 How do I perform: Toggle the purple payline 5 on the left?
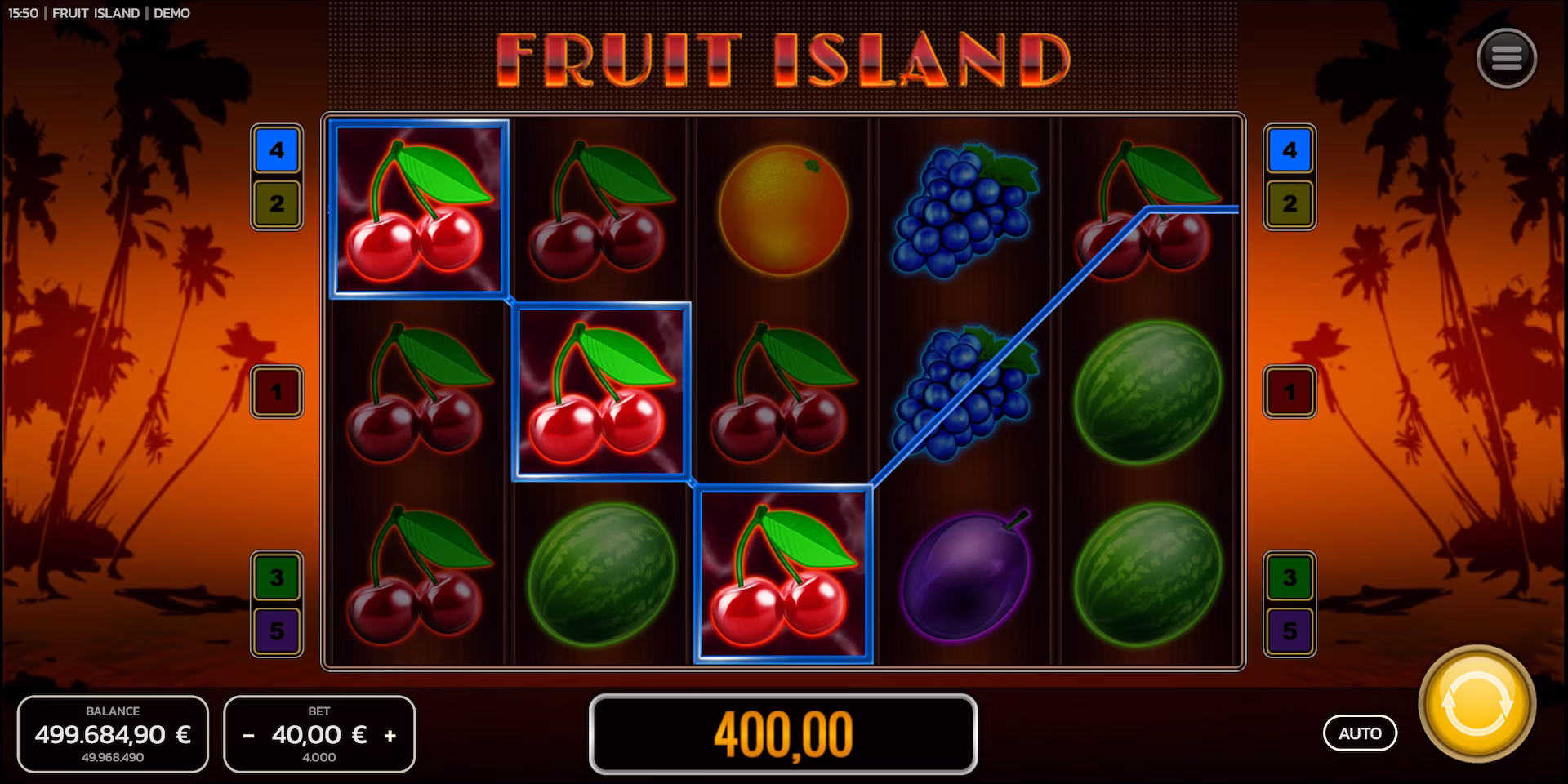pos(276,631)
